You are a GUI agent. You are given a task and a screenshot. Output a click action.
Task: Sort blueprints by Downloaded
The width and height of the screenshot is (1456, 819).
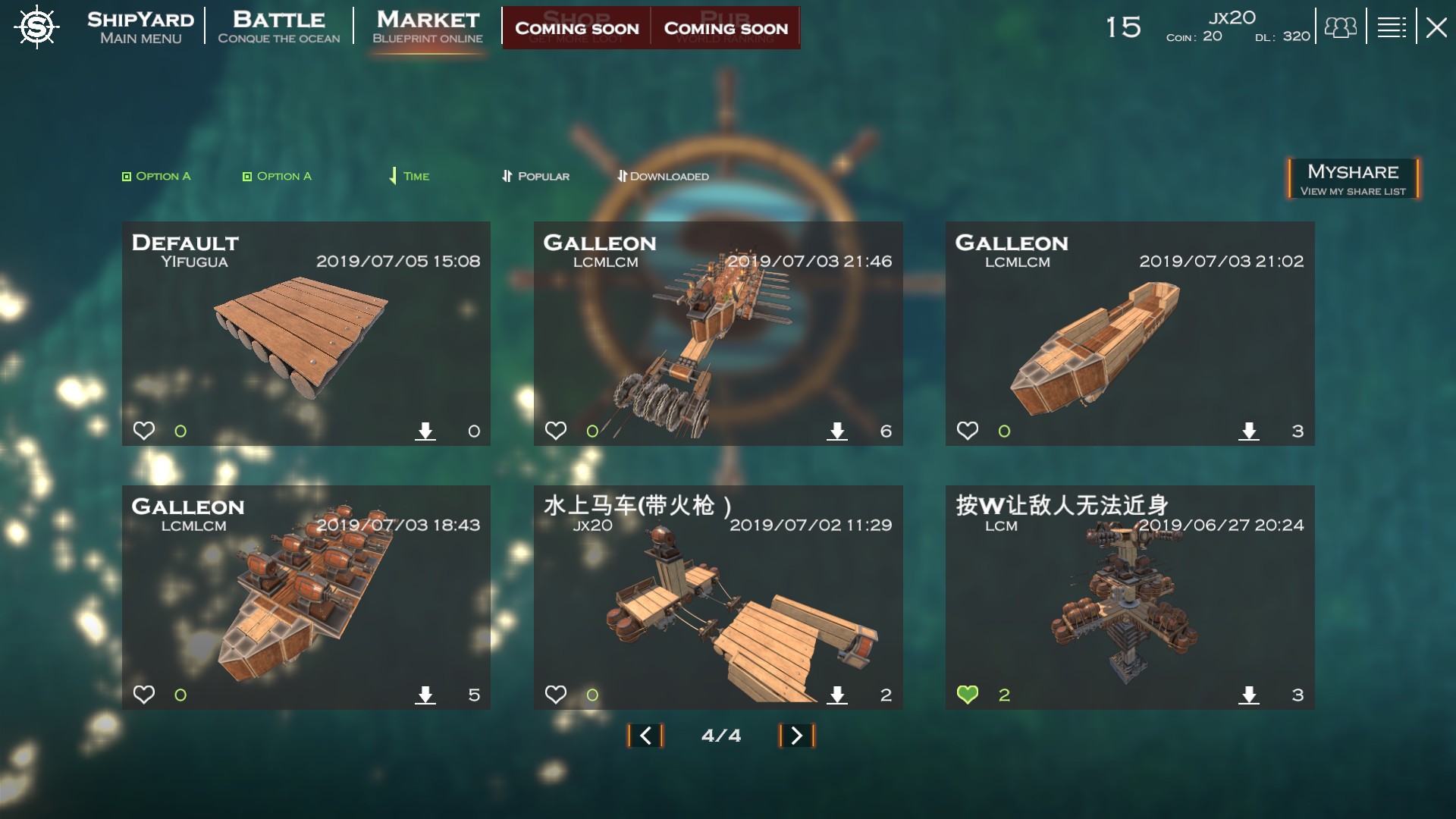pyautogui.click(x=664, y=175)
